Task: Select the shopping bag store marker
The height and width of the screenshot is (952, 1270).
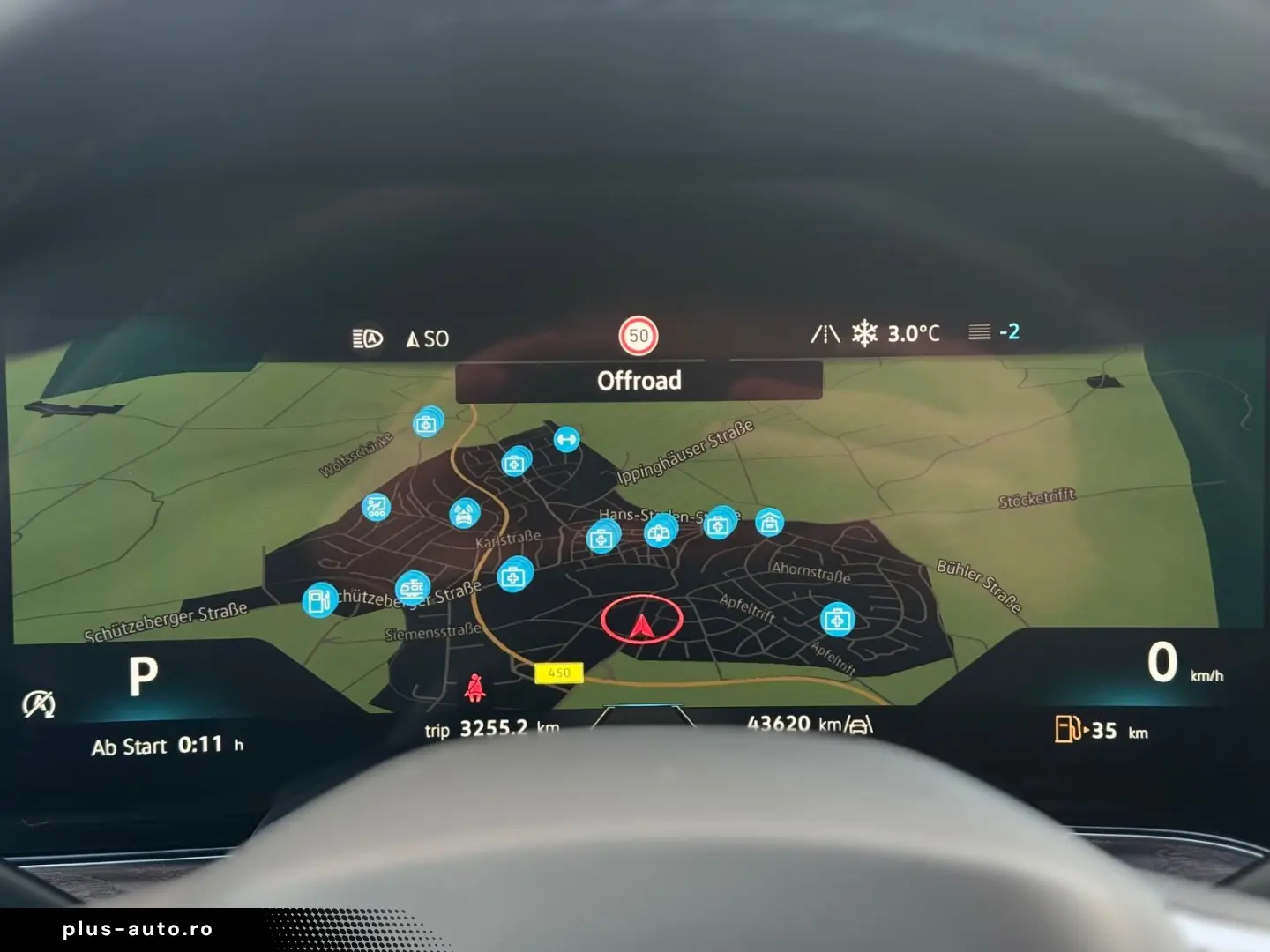Action: click(769, 524)
